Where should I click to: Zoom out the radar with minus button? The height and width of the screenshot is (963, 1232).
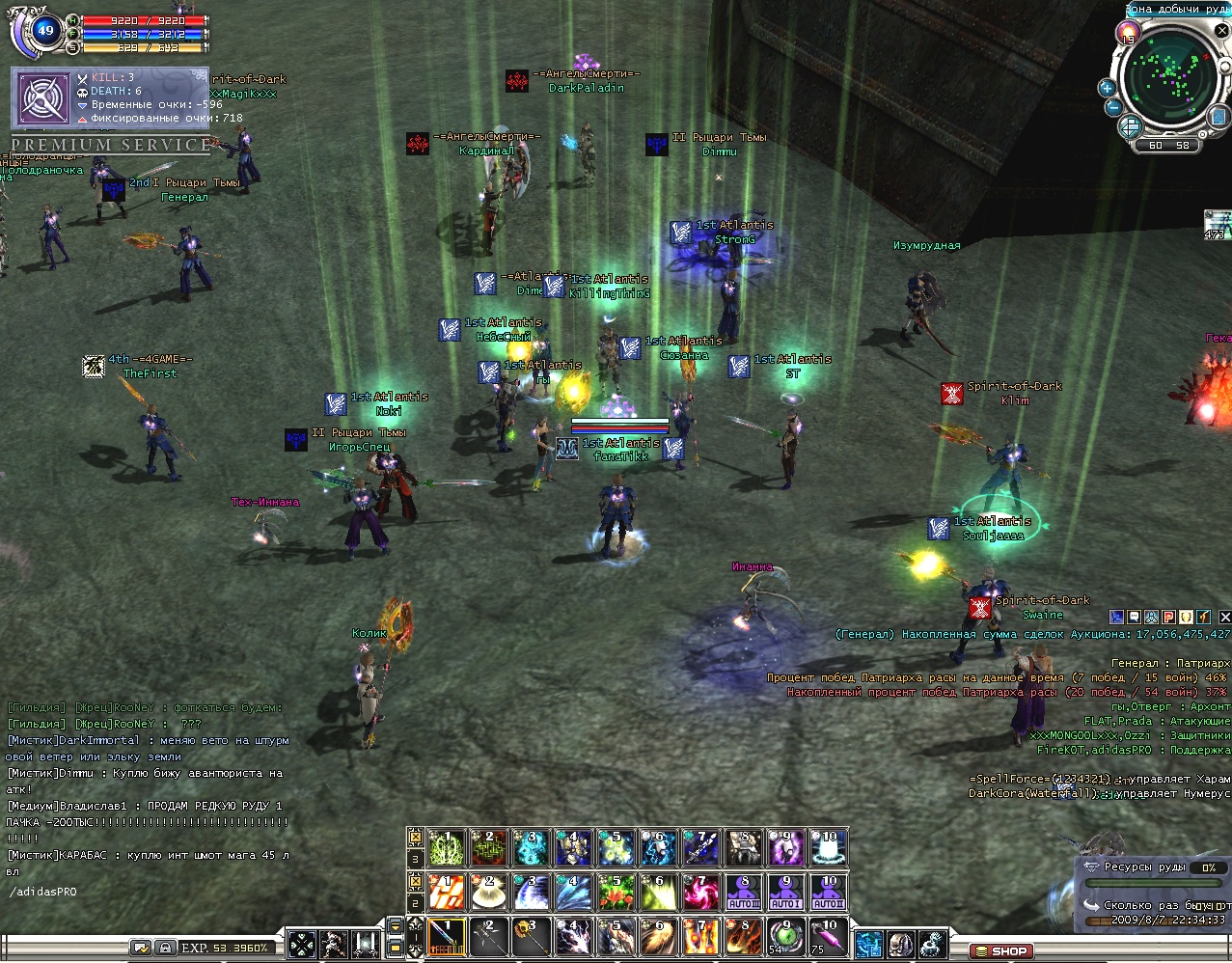coord(1112,108)
